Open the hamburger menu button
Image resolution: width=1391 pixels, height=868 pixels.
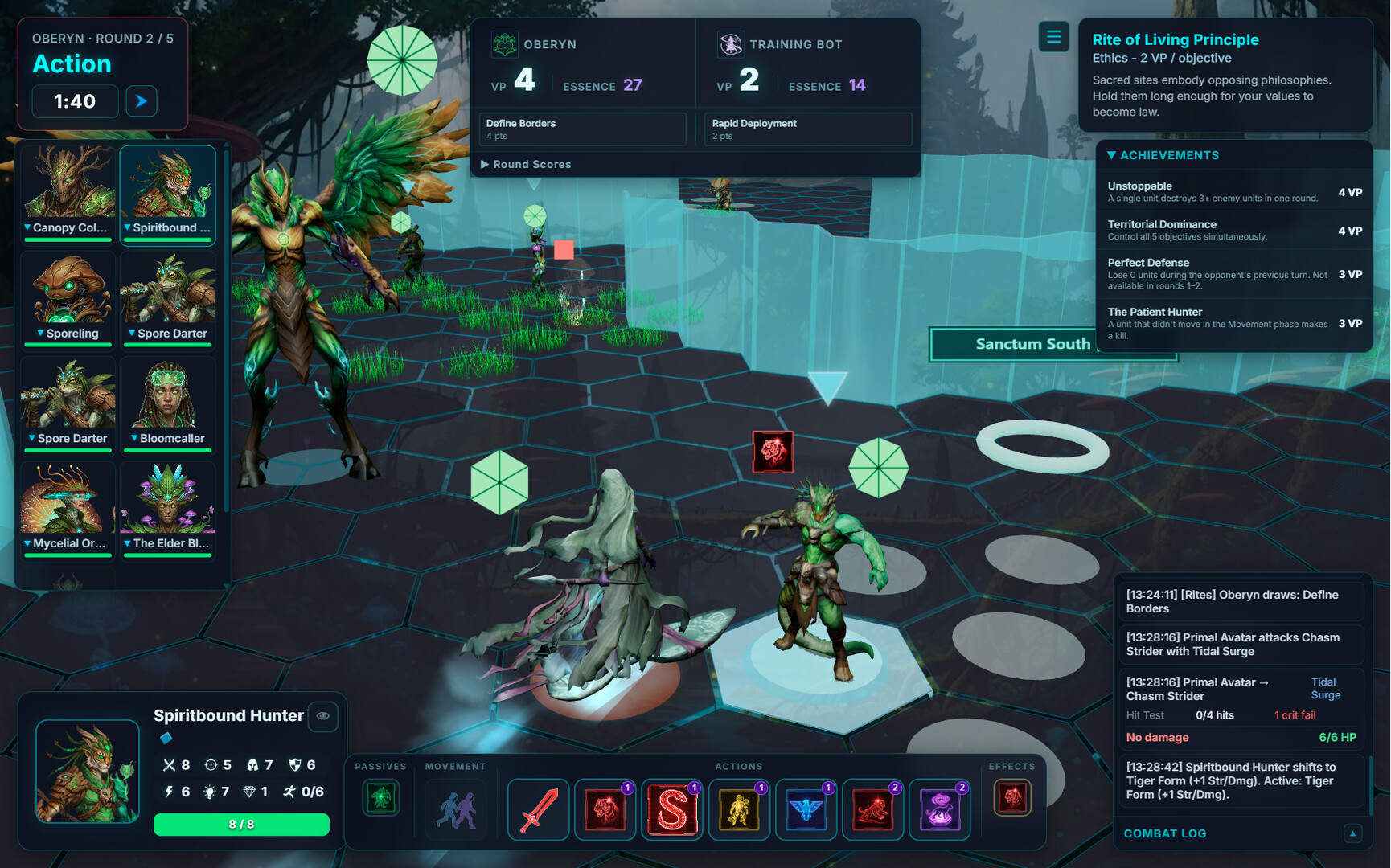point(1053,37)
